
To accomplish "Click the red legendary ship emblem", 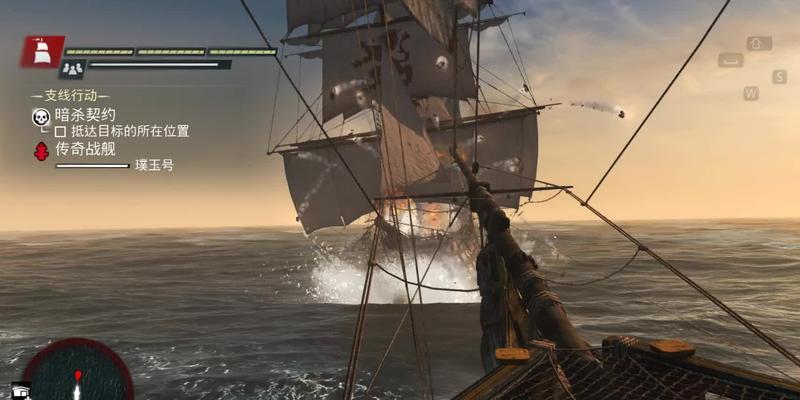I will [41, 152].
